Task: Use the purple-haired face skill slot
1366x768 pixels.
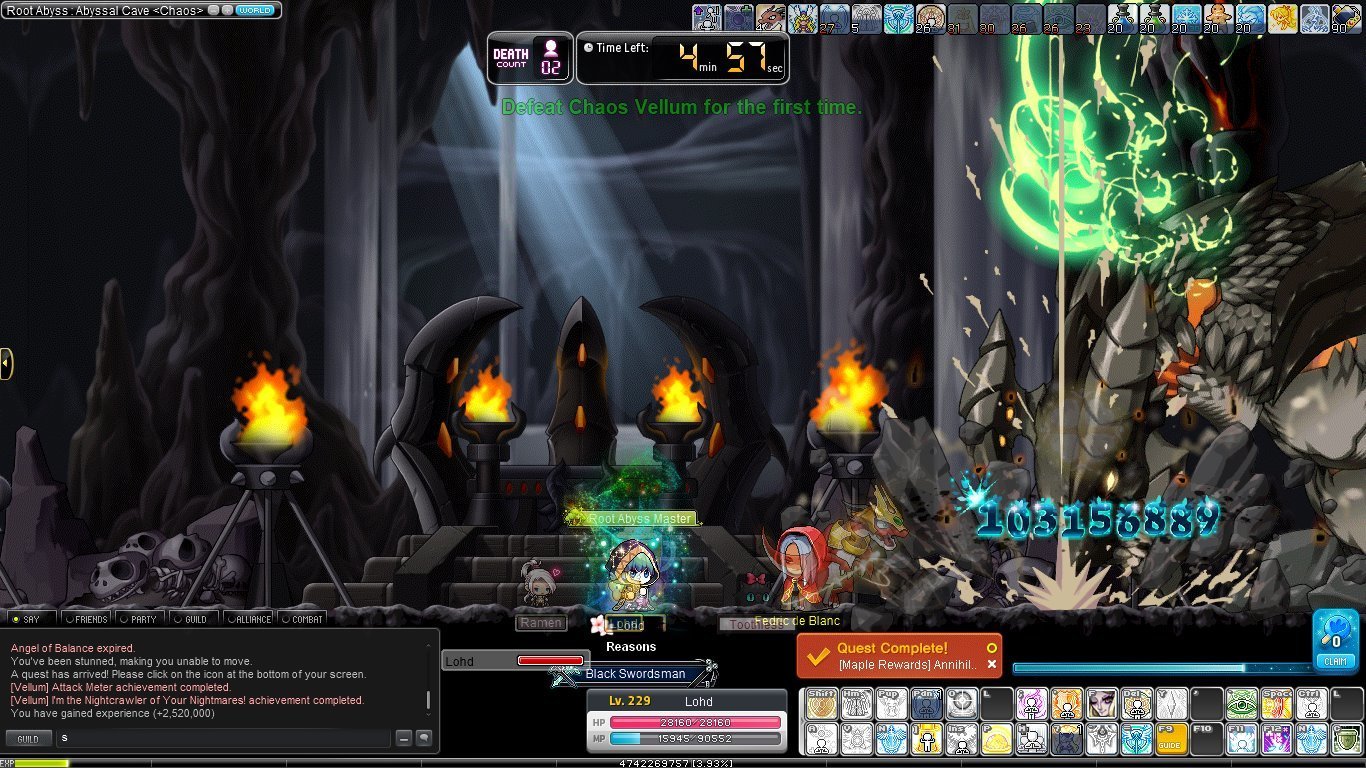Action: (x=1102, y=704)
